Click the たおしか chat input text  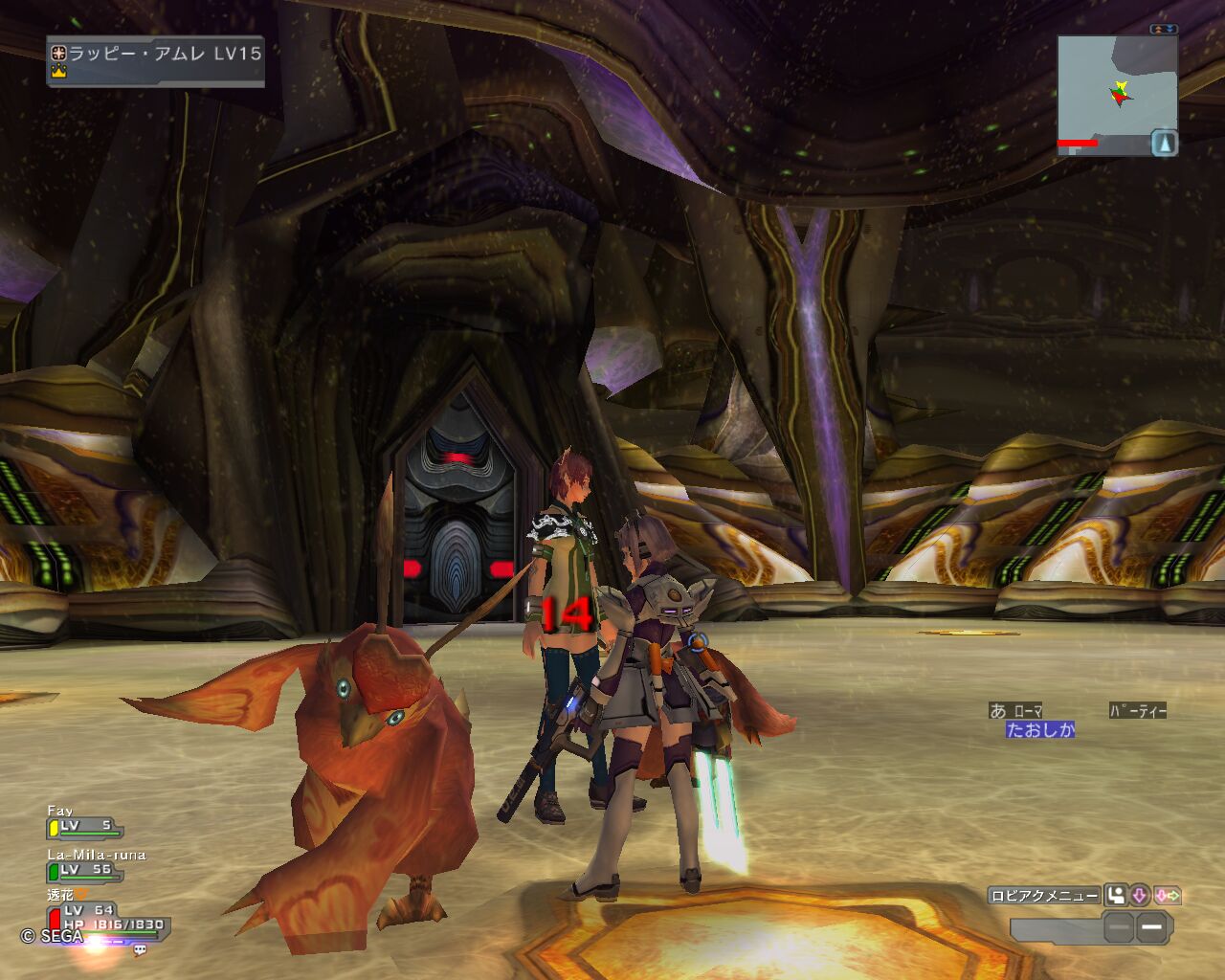(1040, 730)
